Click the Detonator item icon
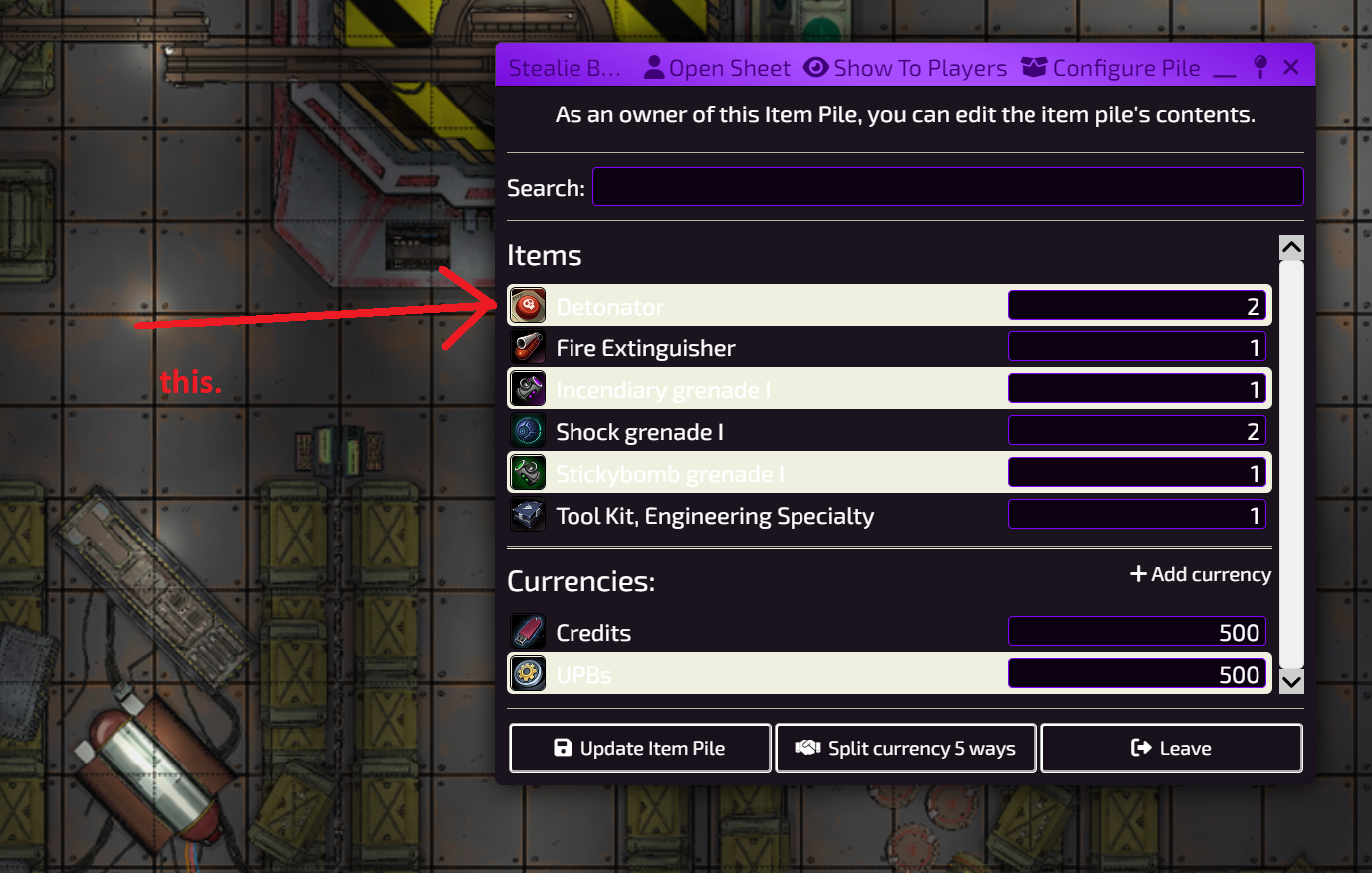This screenshot has width=1372, height=873. [528, 306]
